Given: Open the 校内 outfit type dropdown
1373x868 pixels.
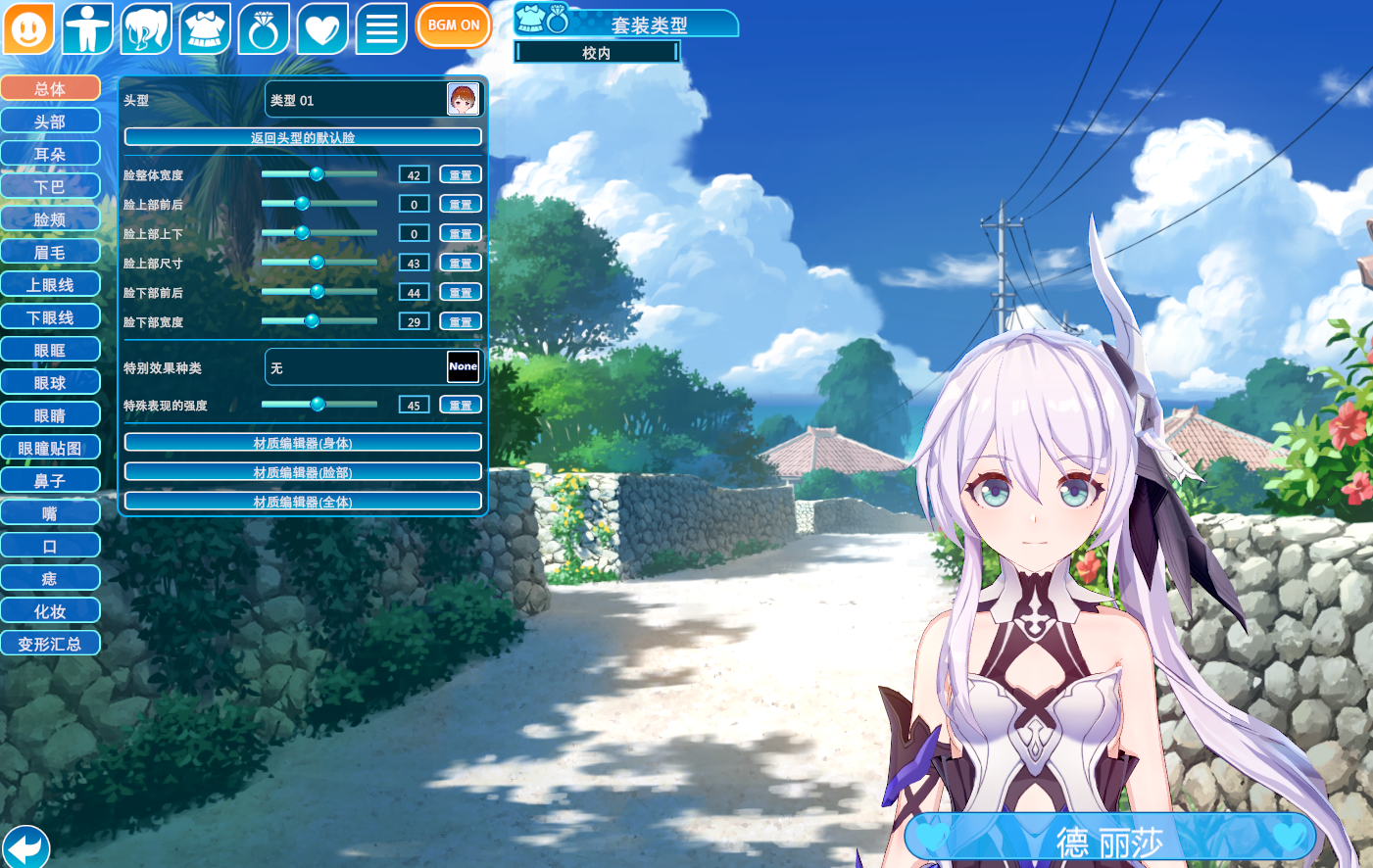Looking at the screenshot, I should pyautogui.click(x=597, y=53).
